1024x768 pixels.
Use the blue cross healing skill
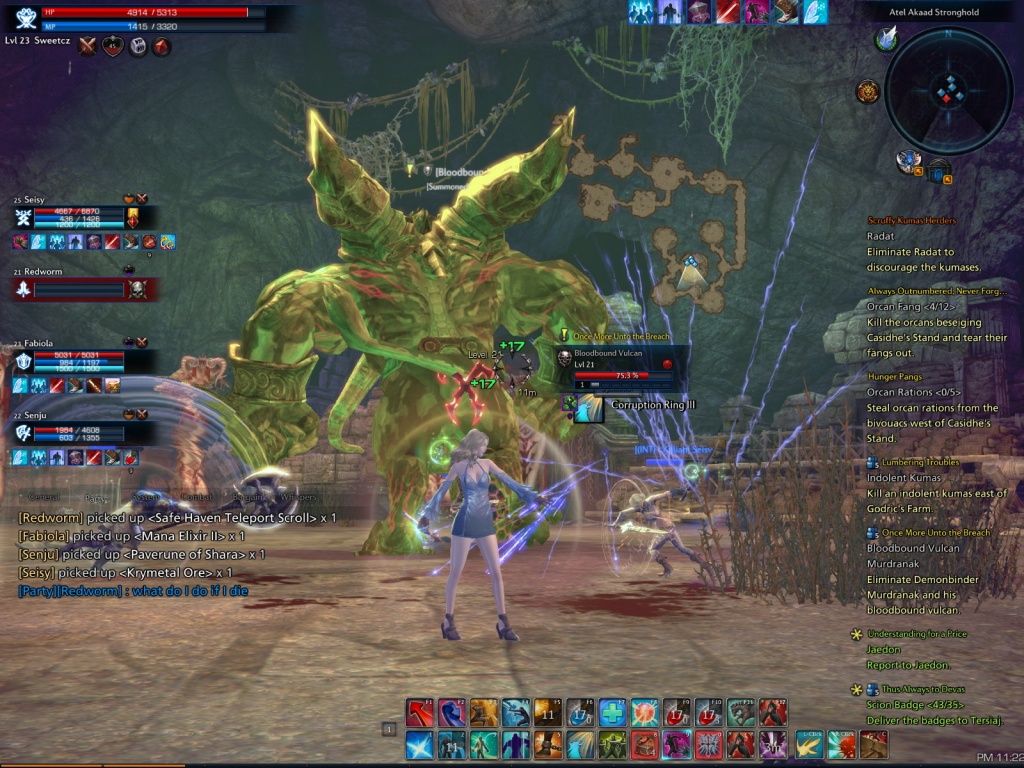pyautogui.click(x=612, y=712)
